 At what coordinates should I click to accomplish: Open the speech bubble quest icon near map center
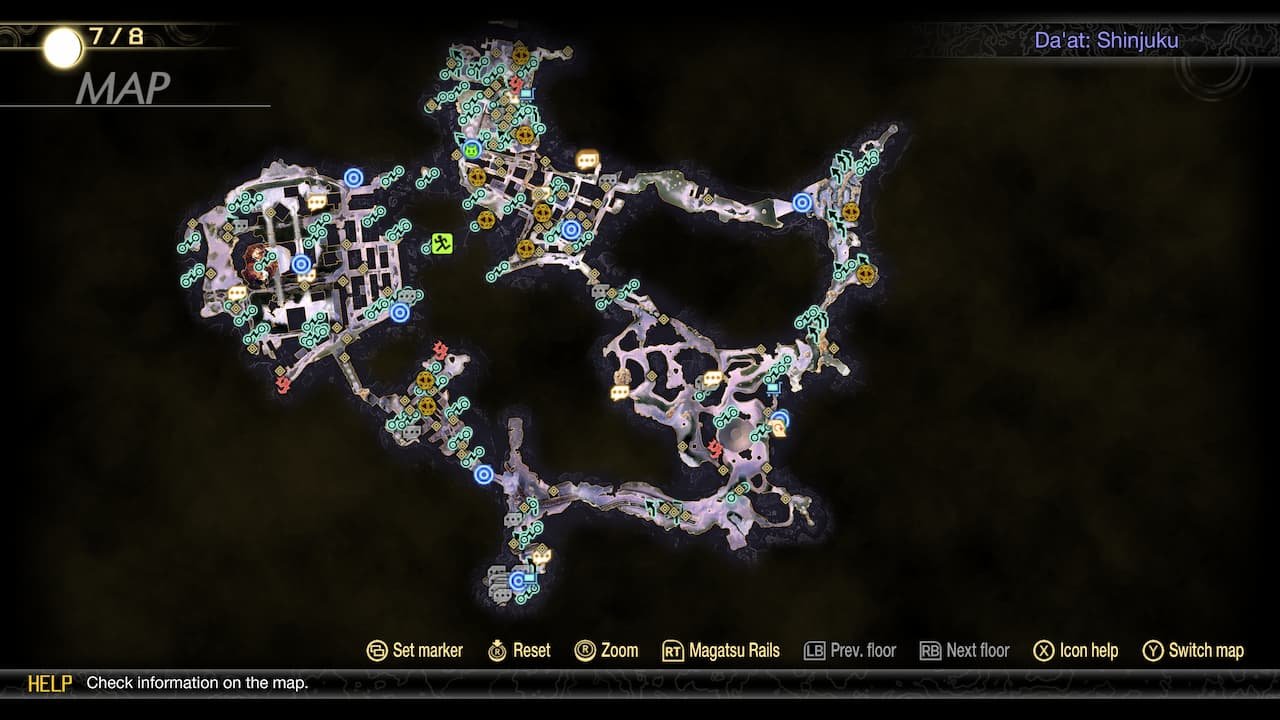point(585,158)
